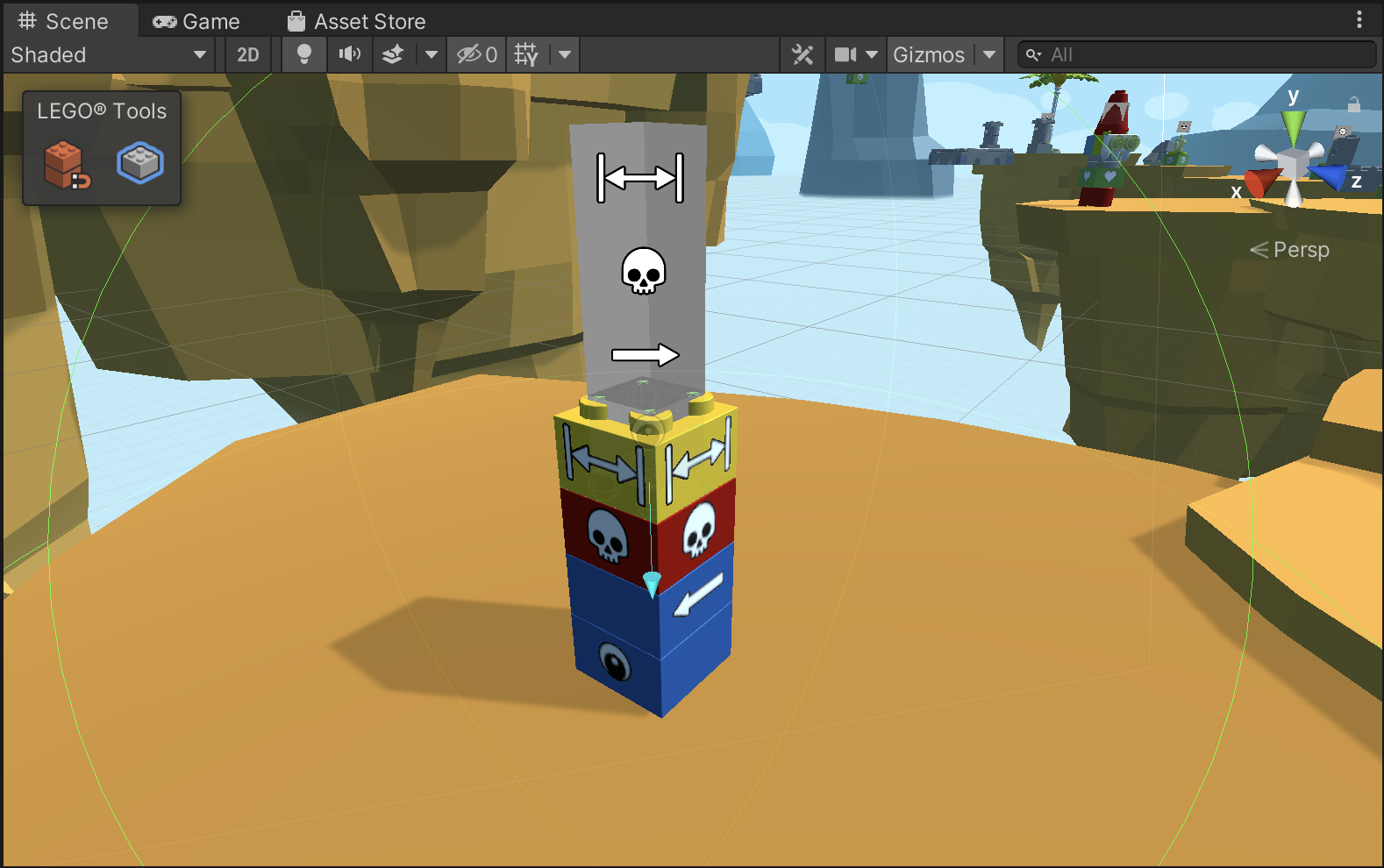The width and height of the screenshot is (1384, 868).
Task: Toggle scene audio with the speaker icon
Action: pyautogui.click(x=349, y=54)
